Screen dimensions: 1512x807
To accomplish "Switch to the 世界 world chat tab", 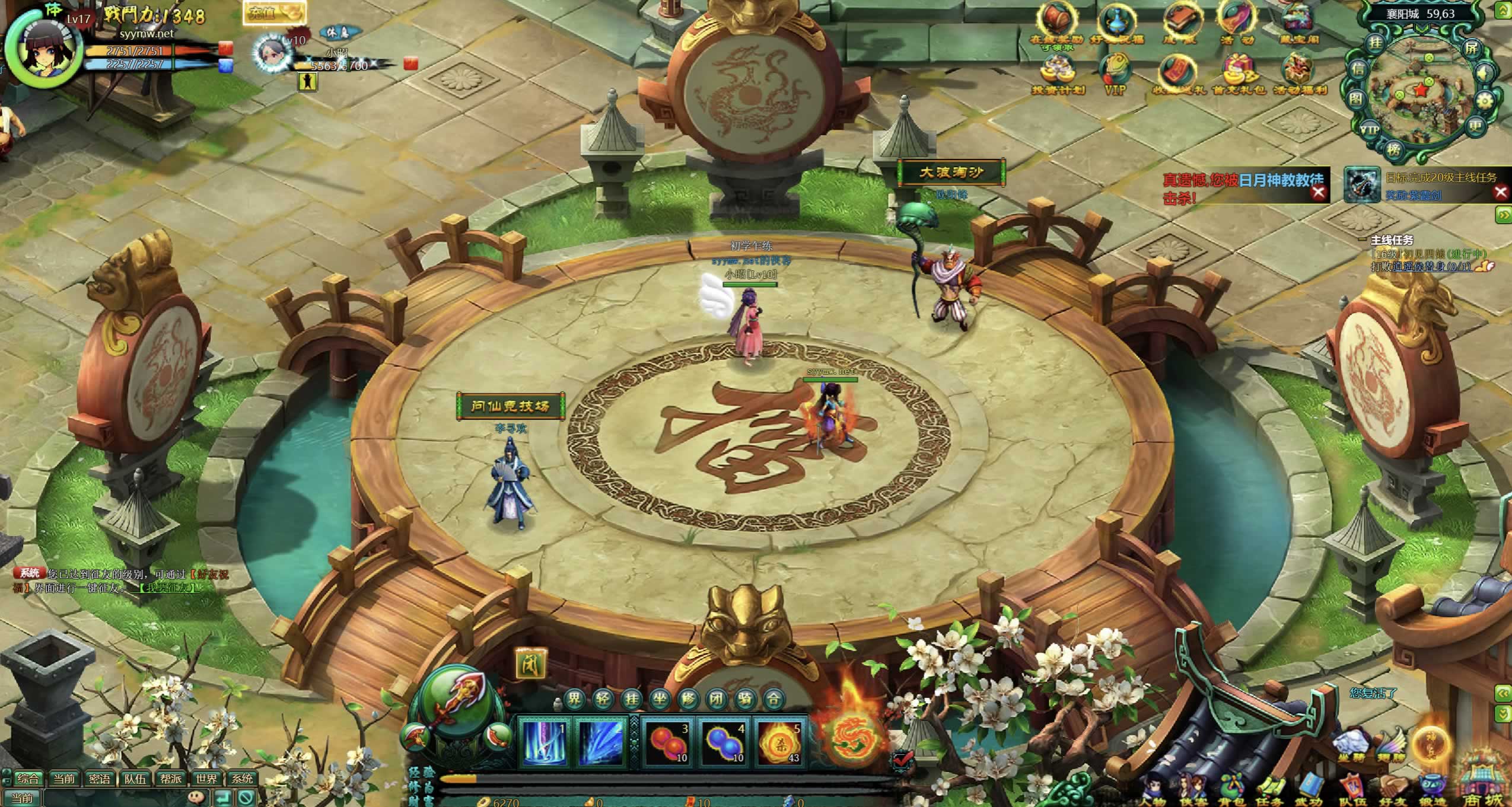I will [206, 778].
